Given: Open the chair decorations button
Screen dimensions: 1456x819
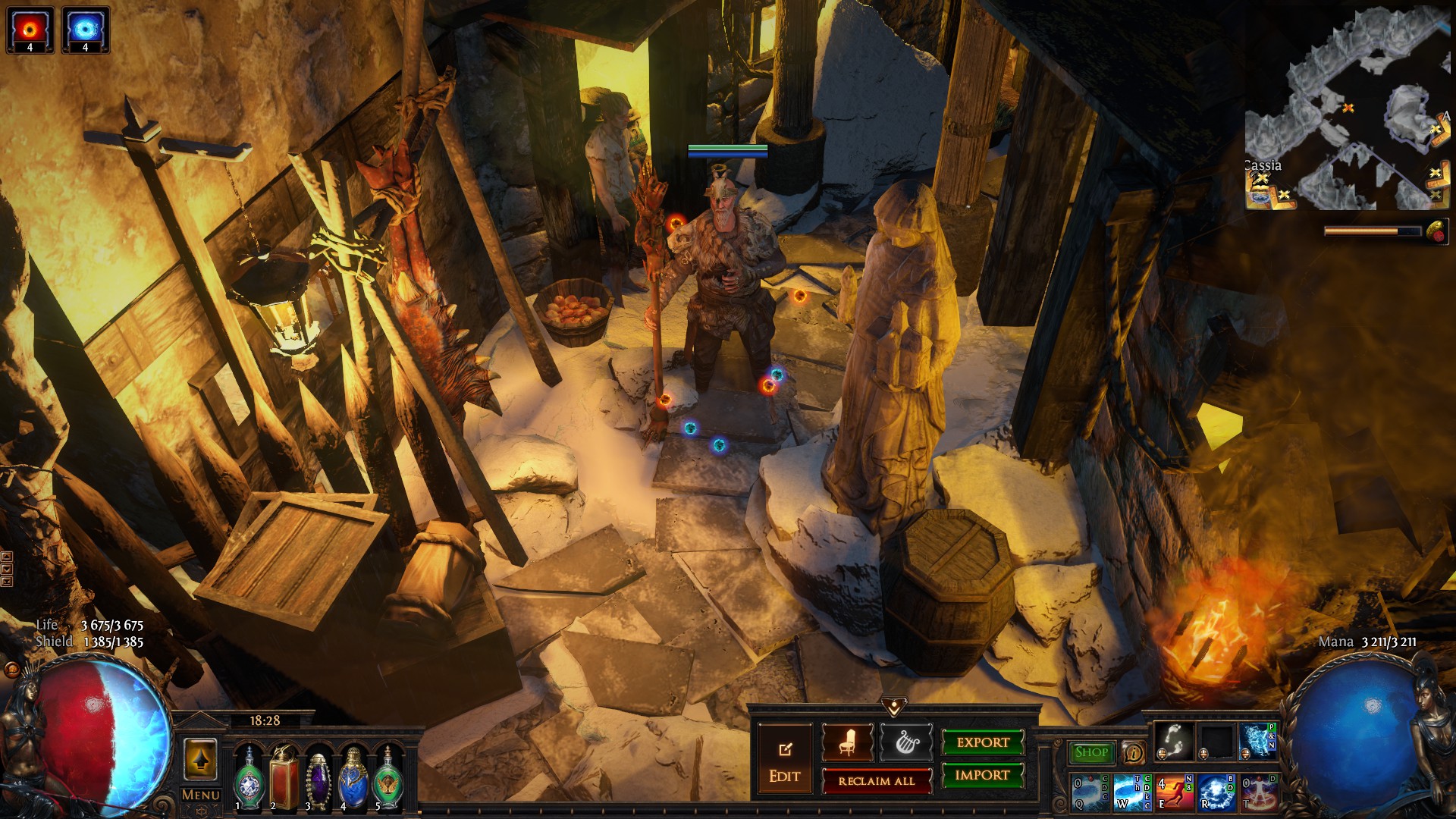Looking at the screenshot, I should (847, 743).
